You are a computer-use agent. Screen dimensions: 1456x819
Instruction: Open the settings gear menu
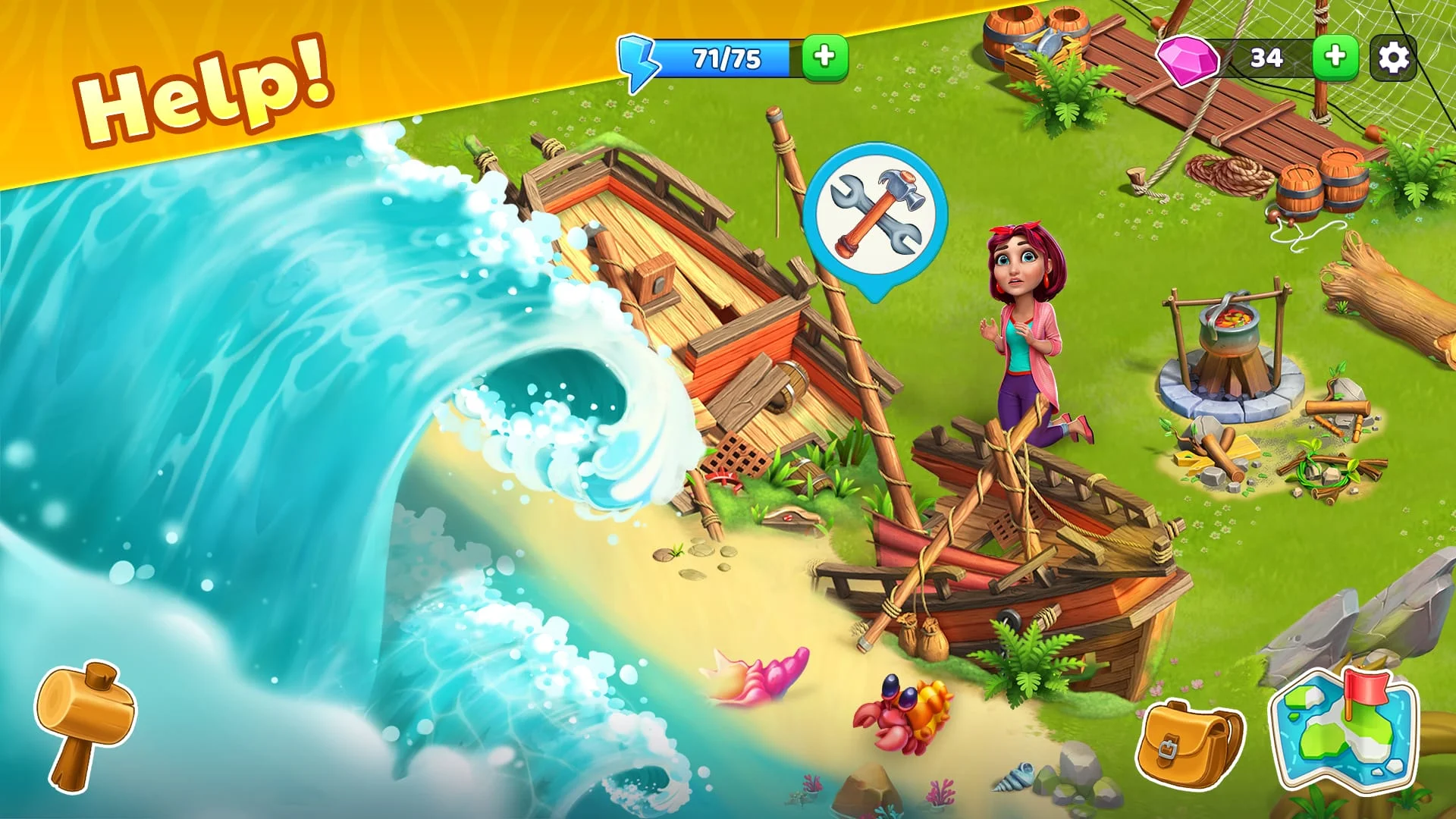[1392, 58]
